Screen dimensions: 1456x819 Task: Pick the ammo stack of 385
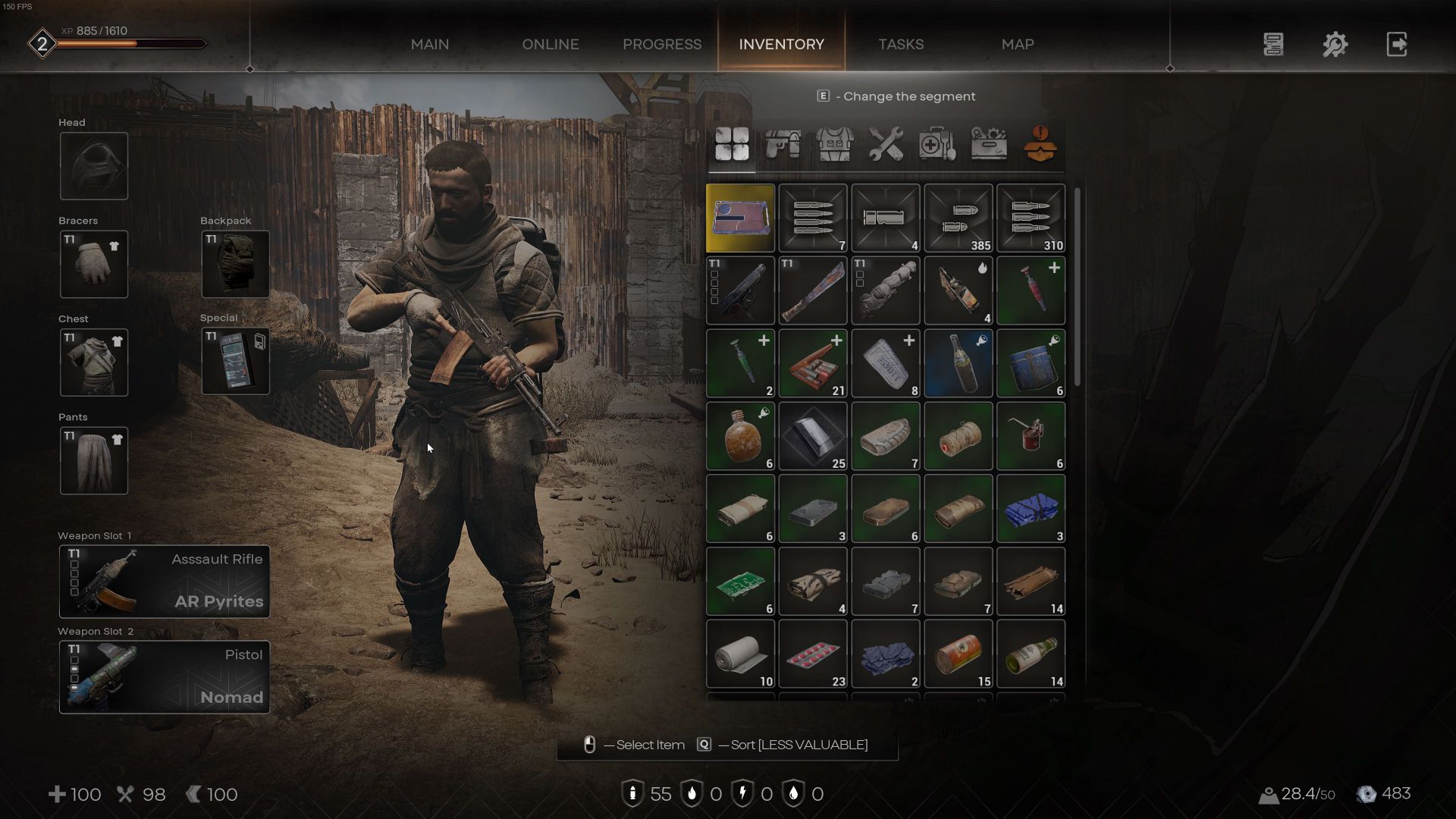[x=958, y=218]
